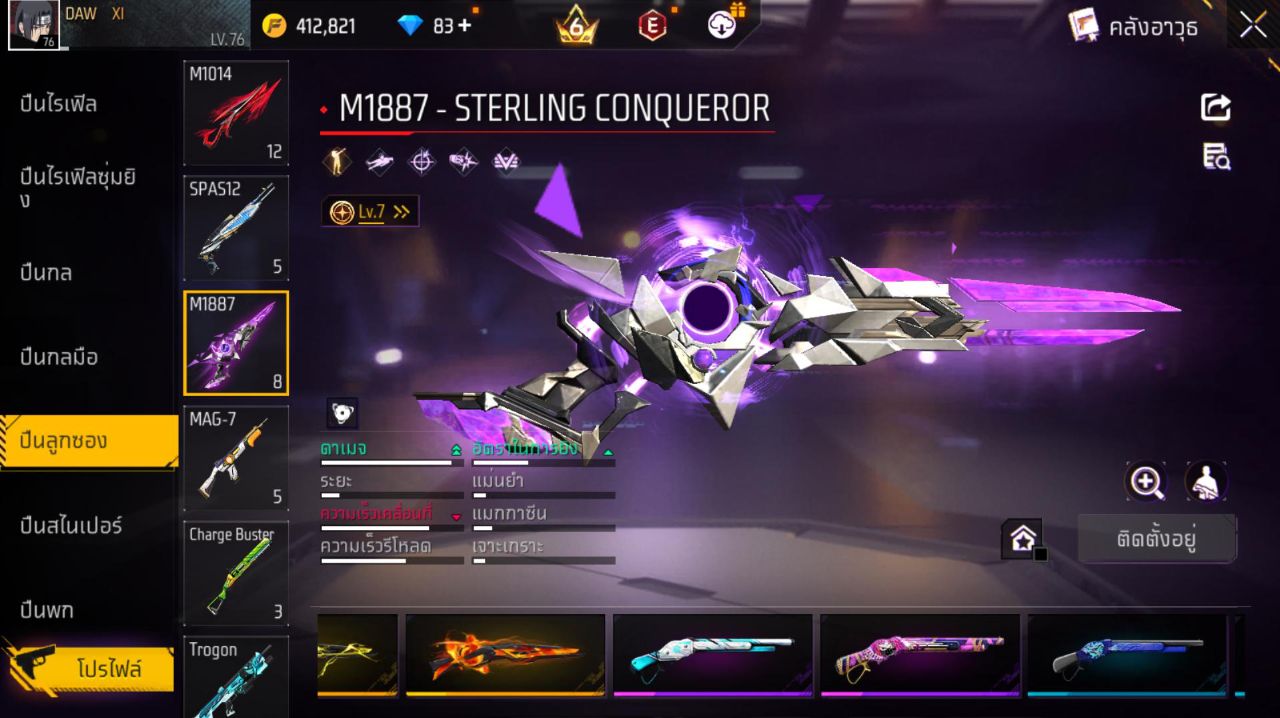Screen dimensions: 1280x718
Task: Choose the SPAS12 weapon slot
Action: pyautogui.click(x=236, y=228)
